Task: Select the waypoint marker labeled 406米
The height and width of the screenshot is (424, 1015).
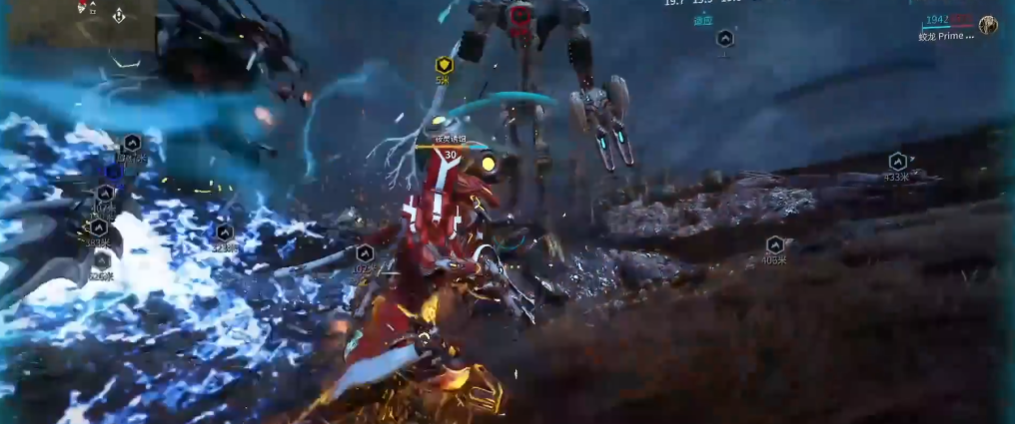Action: tap(774, 245)
